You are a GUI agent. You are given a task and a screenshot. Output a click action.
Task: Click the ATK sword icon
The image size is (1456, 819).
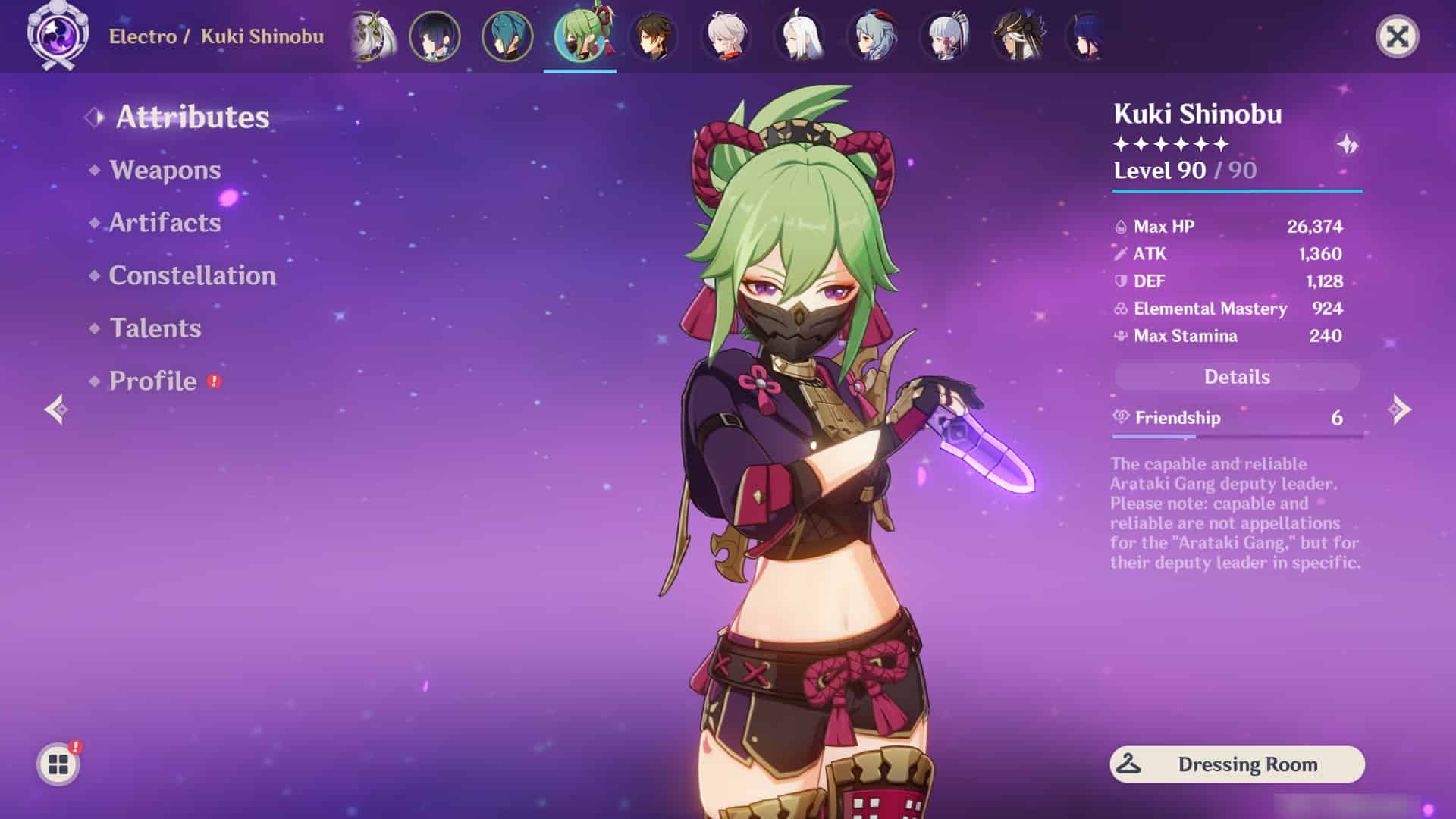(1120, 253)
